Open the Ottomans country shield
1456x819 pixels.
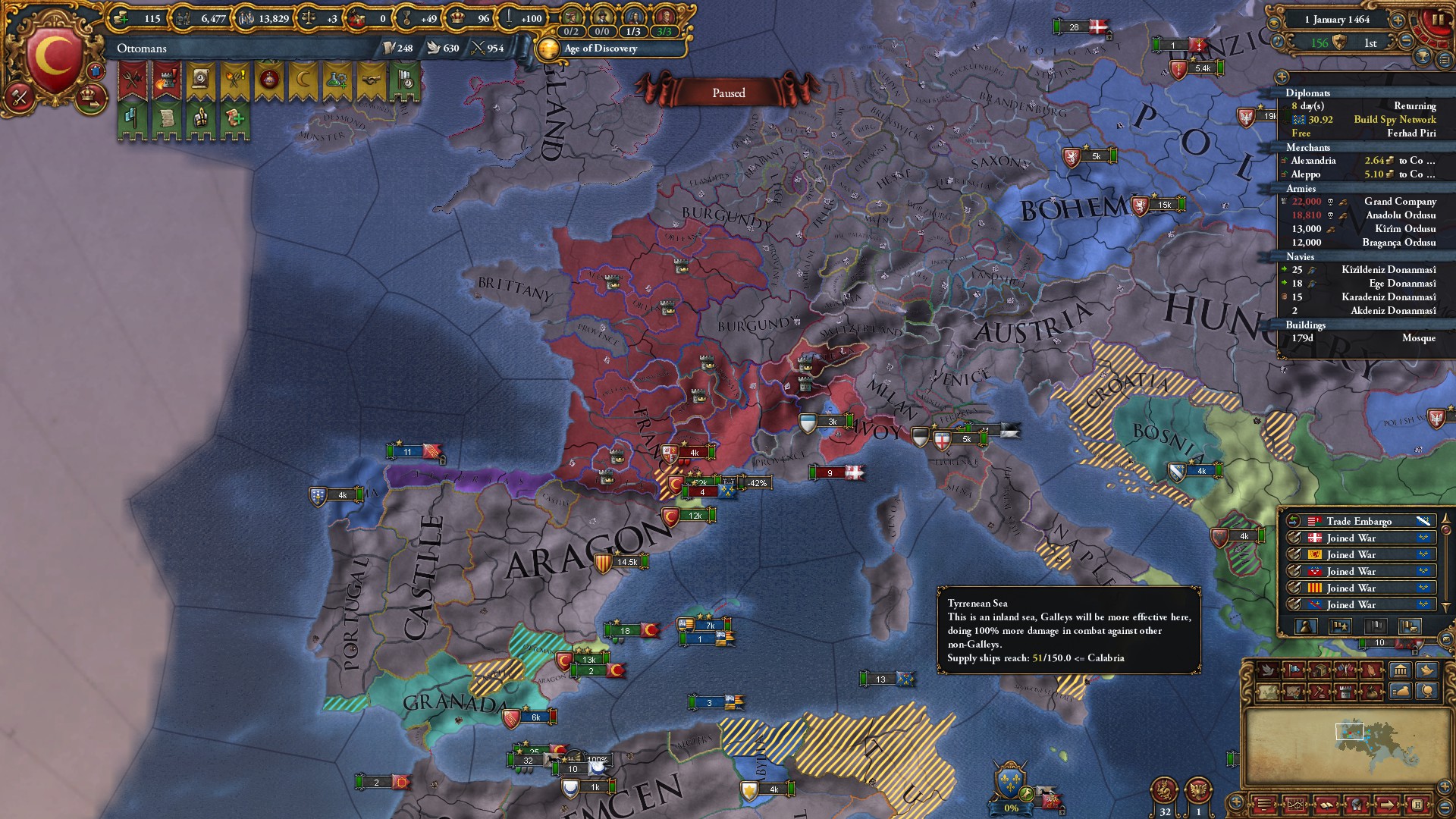pos(54,56)
